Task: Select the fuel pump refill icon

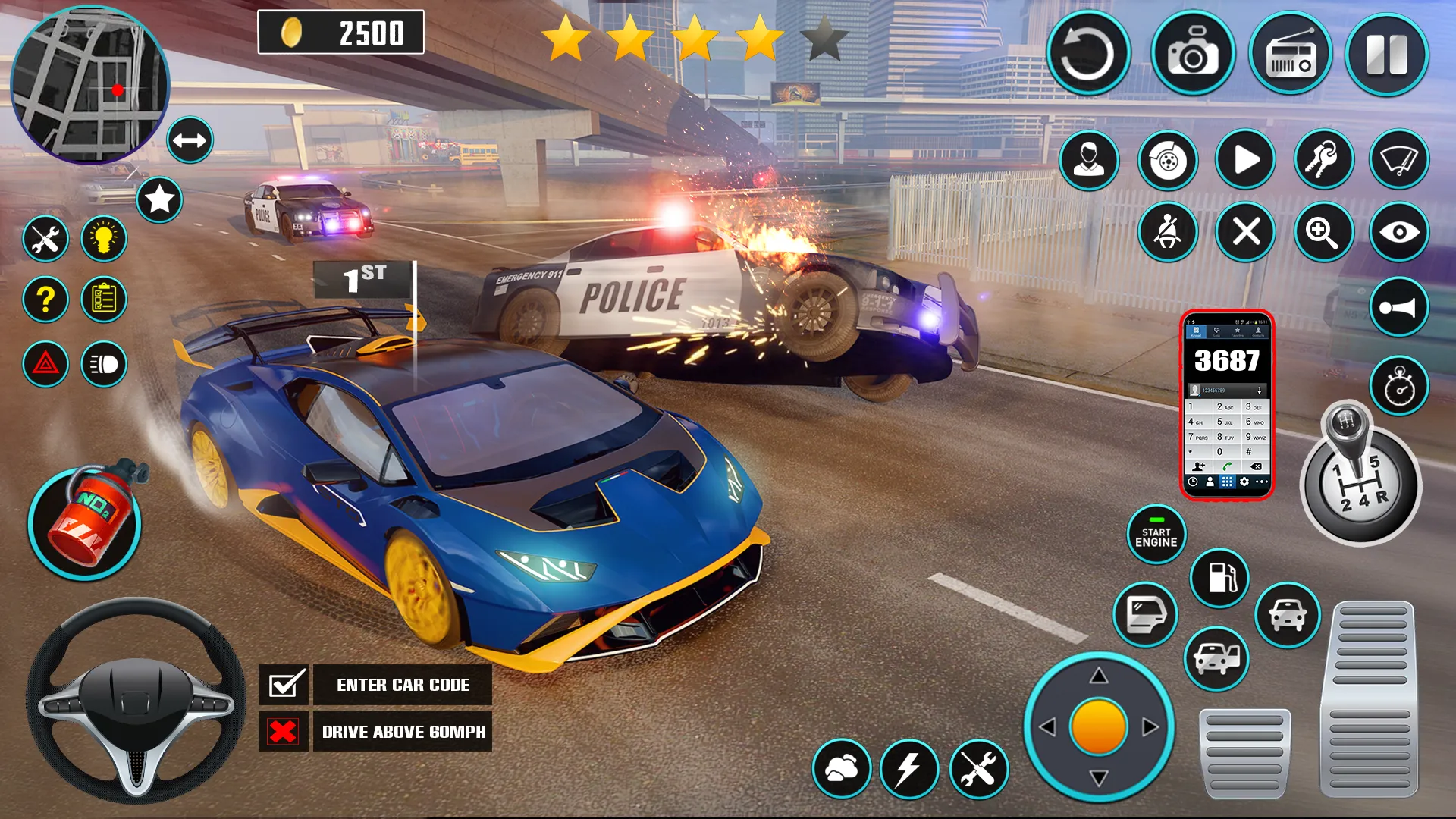Action: (1221, 578)
